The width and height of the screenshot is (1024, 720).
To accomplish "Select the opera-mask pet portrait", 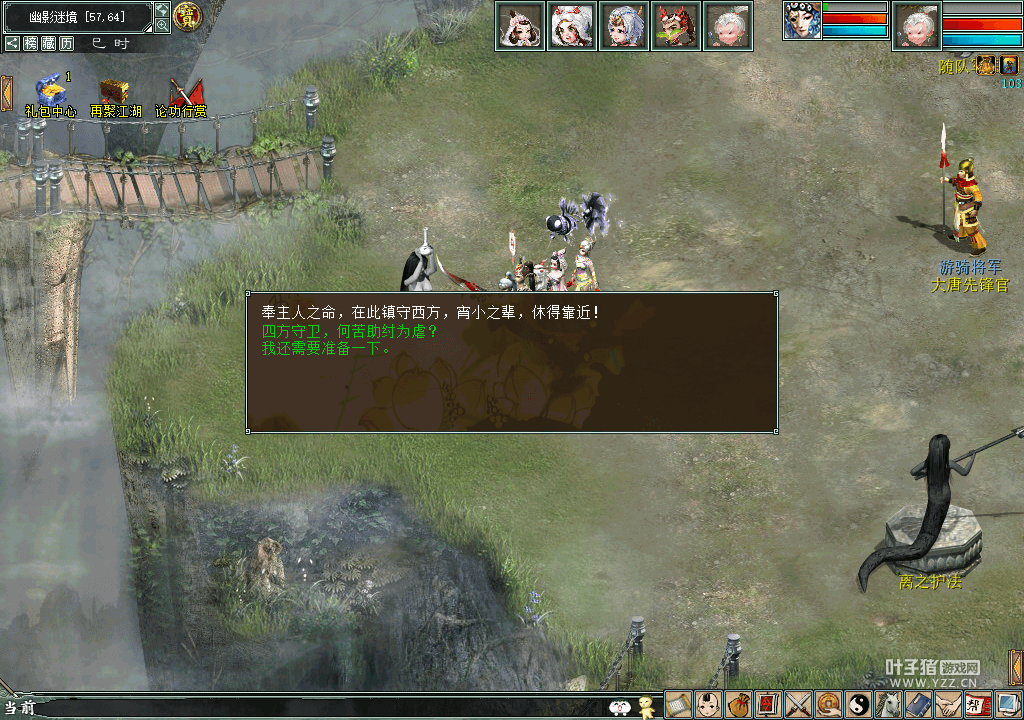I will pyautogui.click(x=801, y=21).
